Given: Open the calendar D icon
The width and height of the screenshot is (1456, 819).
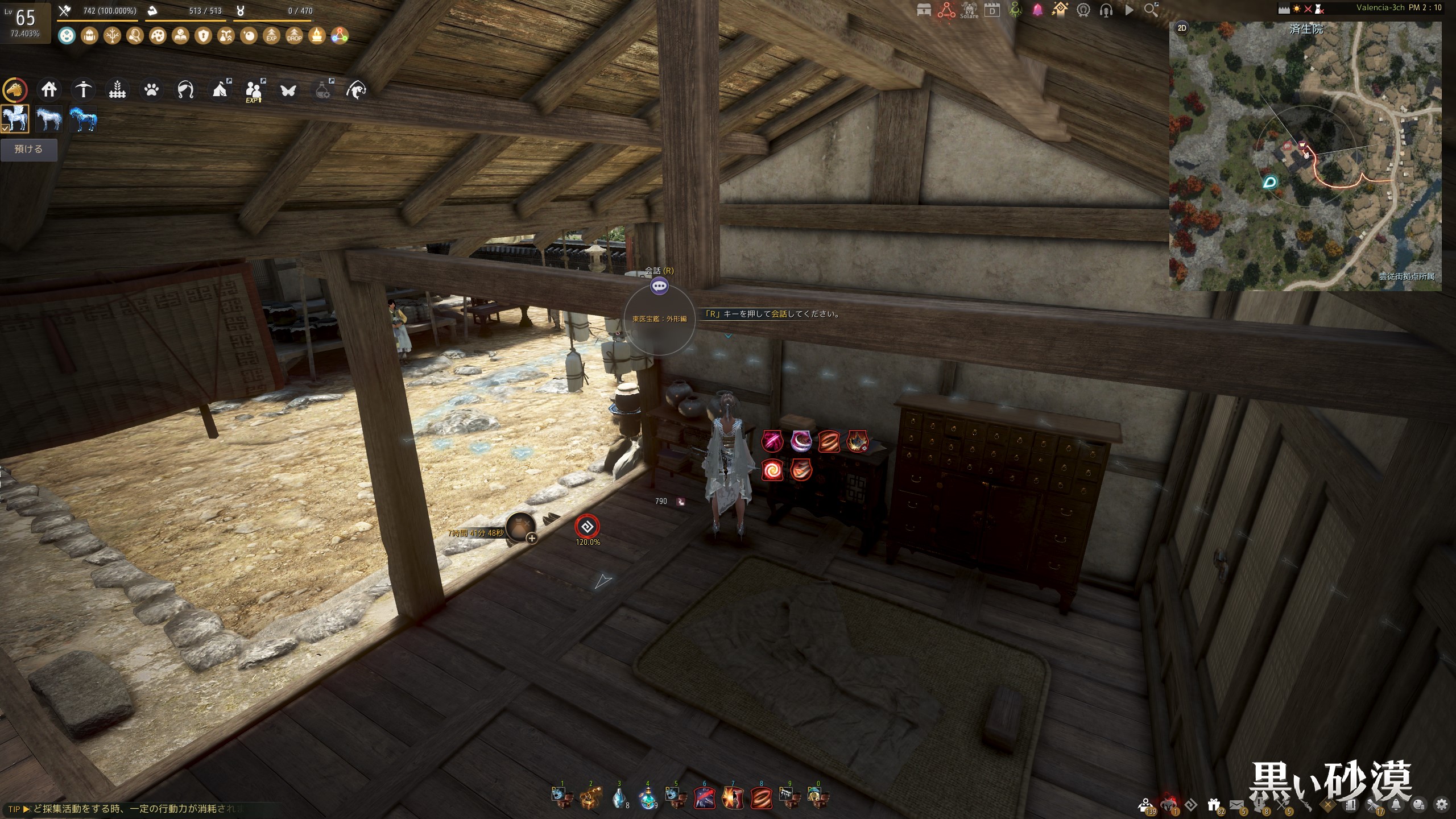Looking at the screenshot, I should coord(992,10).
